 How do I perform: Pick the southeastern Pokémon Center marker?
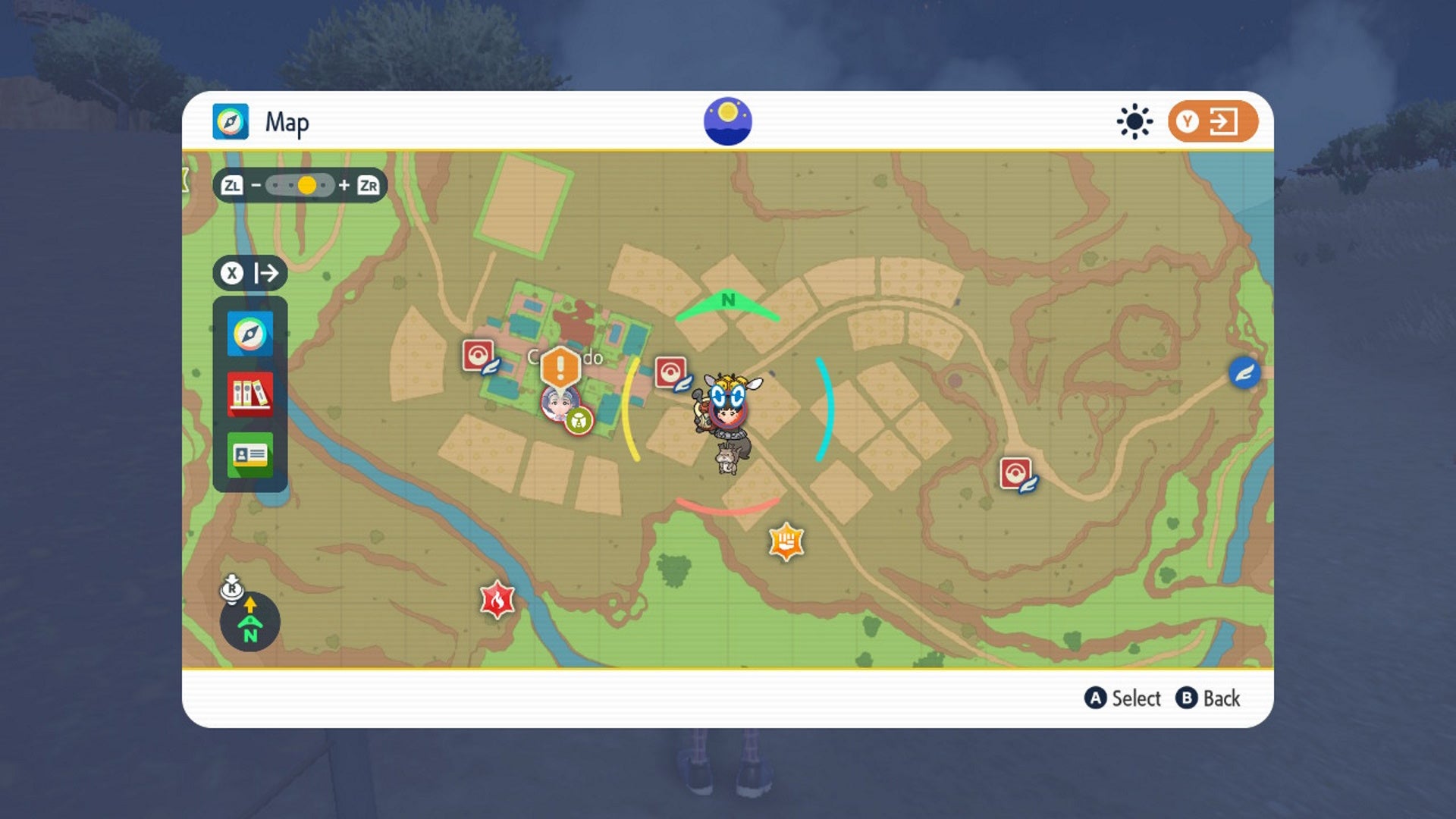pos(1016,474)
